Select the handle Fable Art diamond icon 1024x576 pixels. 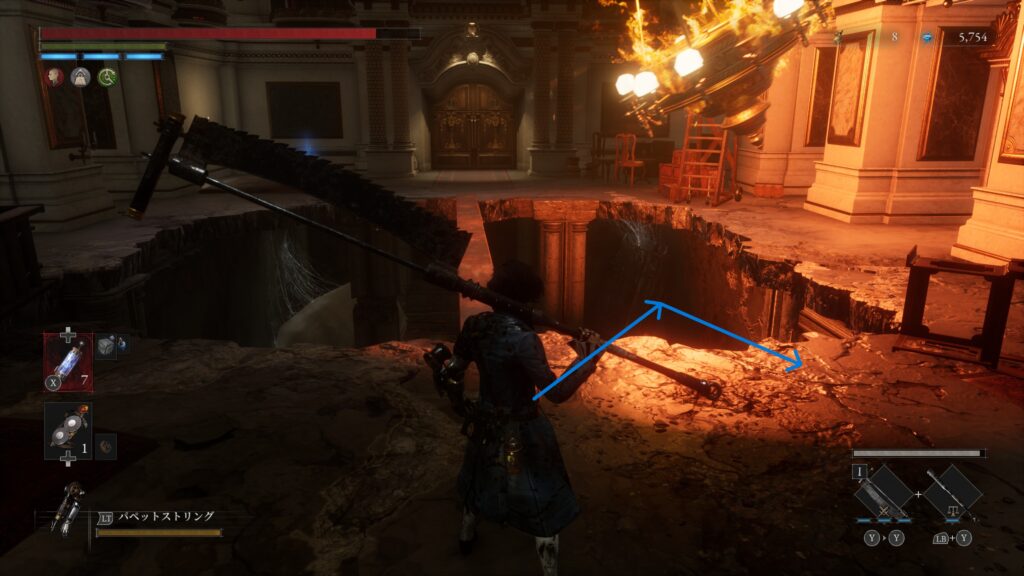pyautogui.click(x=952, y=493)
